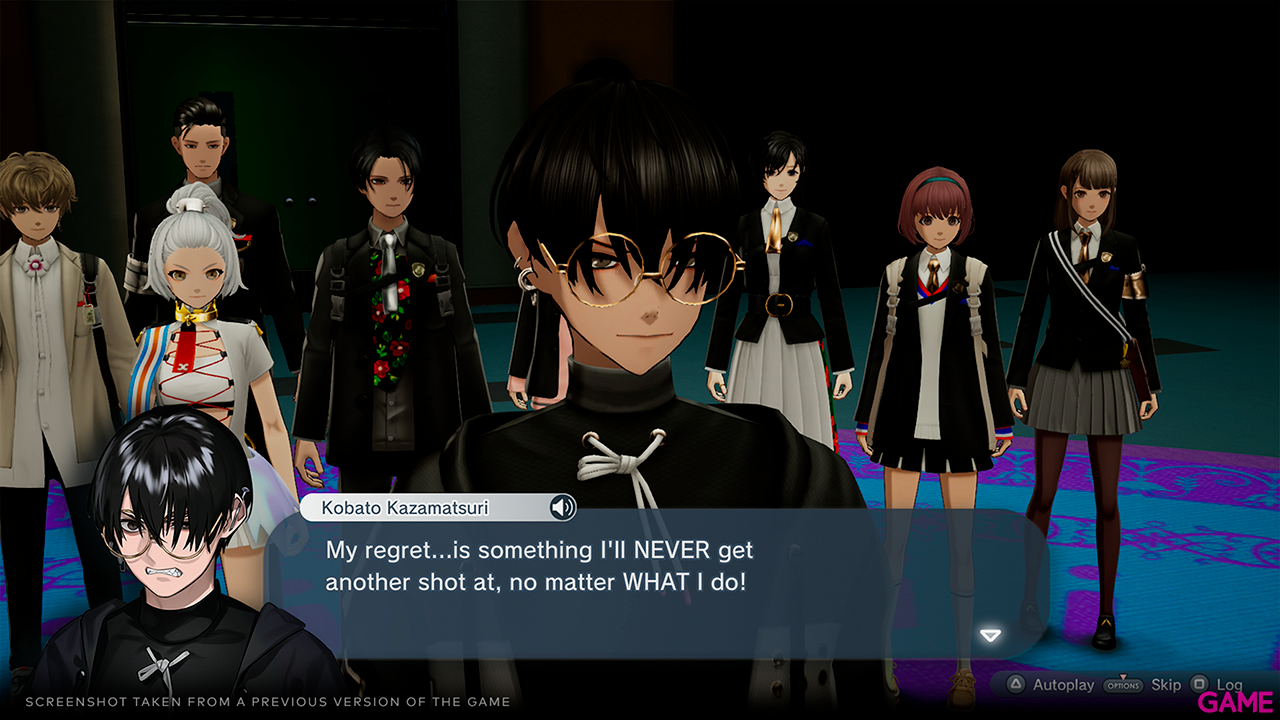This screenshot has width=1280, height=720.
Task: Advance dialogue with the white down arrow
Action: click(990, 636)
